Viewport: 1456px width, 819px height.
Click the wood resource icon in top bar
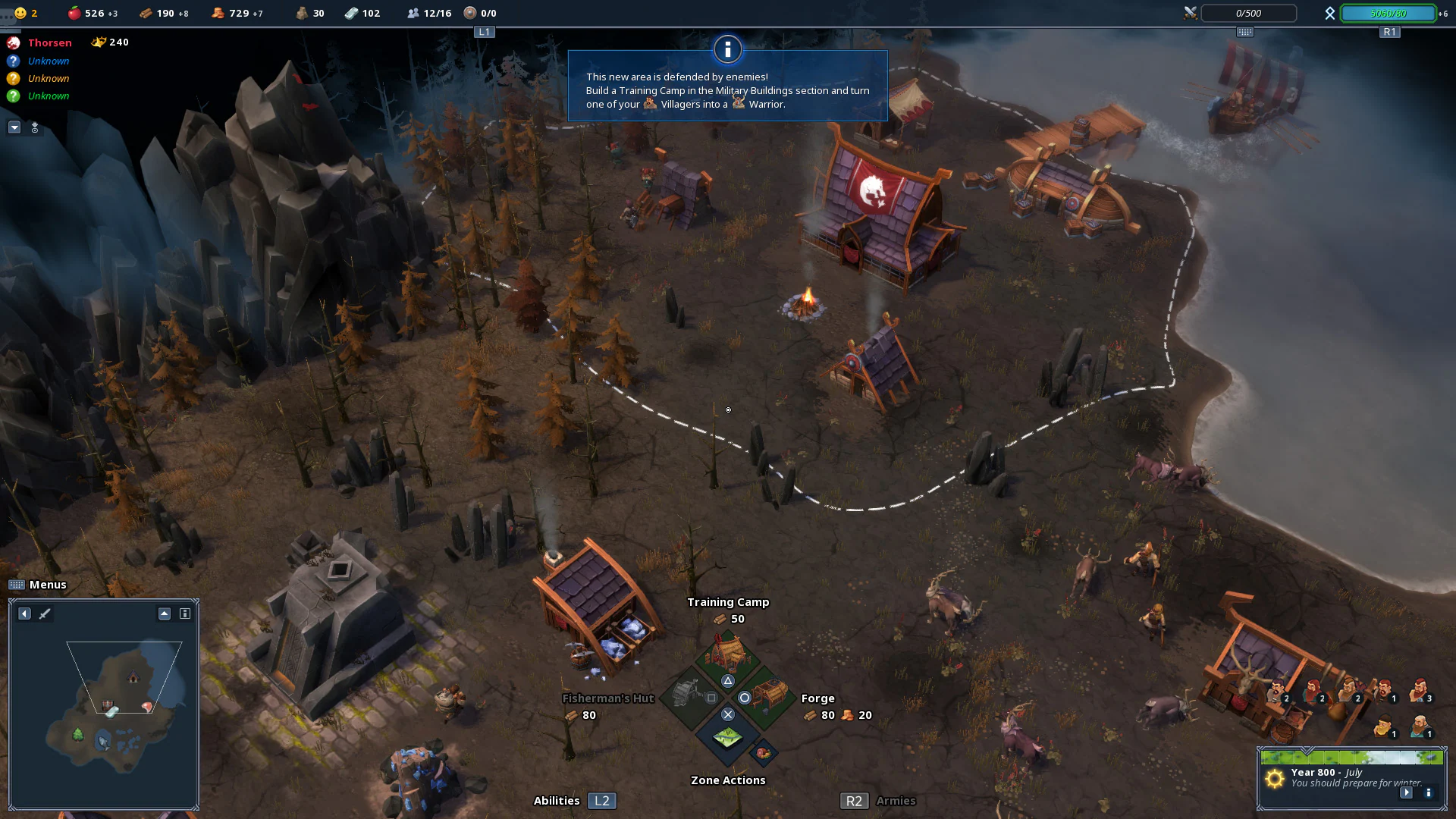pos(145,13)
